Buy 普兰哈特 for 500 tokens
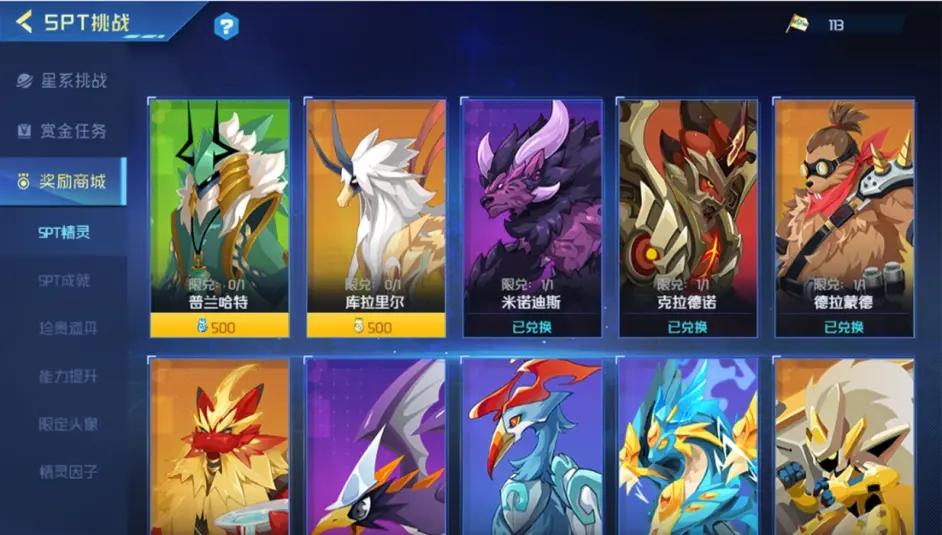The height and width of the screenshot is (535, 942). (219, 326)
